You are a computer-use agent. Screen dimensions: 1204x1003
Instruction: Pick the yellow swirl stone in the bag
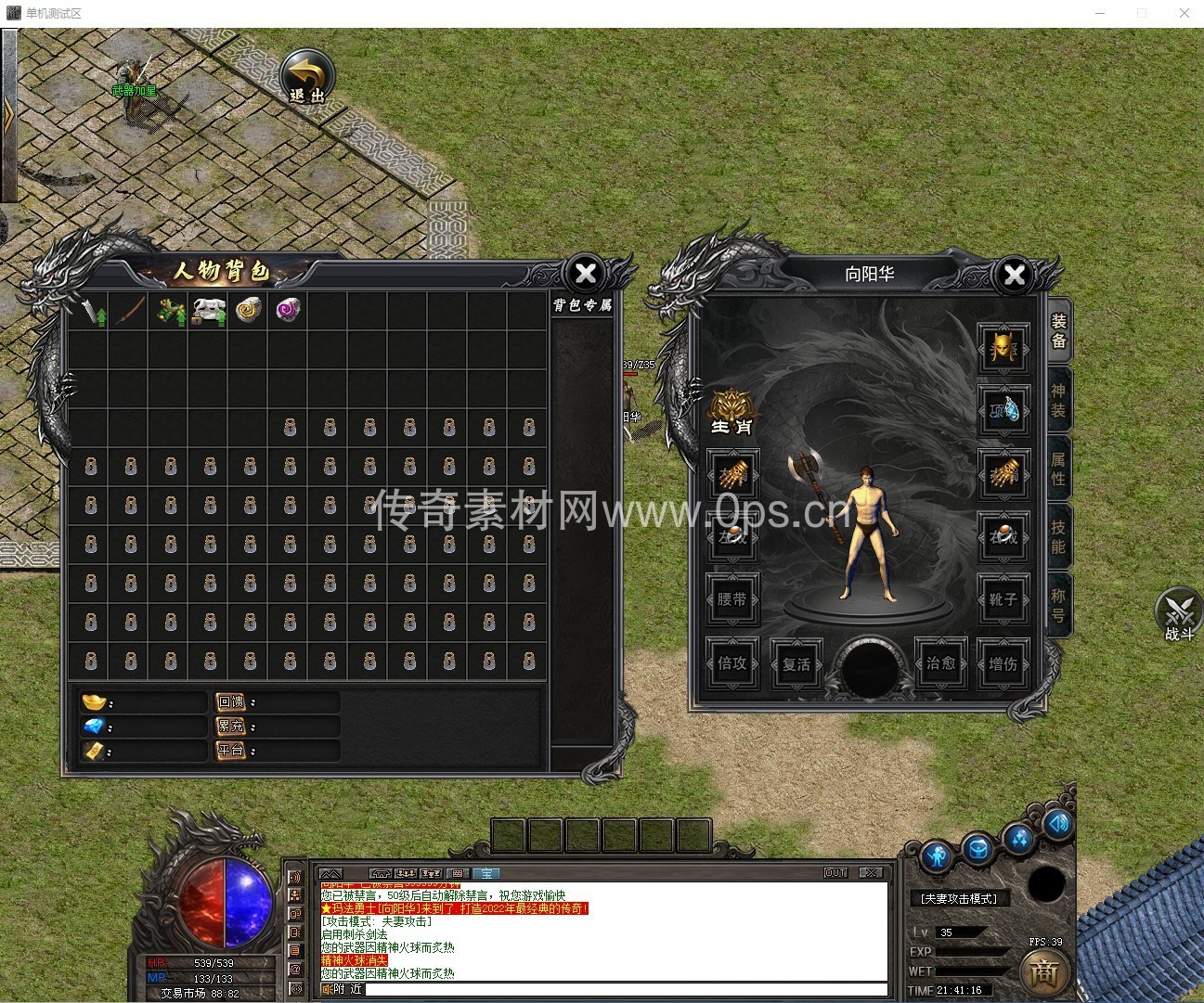(248, 310)
